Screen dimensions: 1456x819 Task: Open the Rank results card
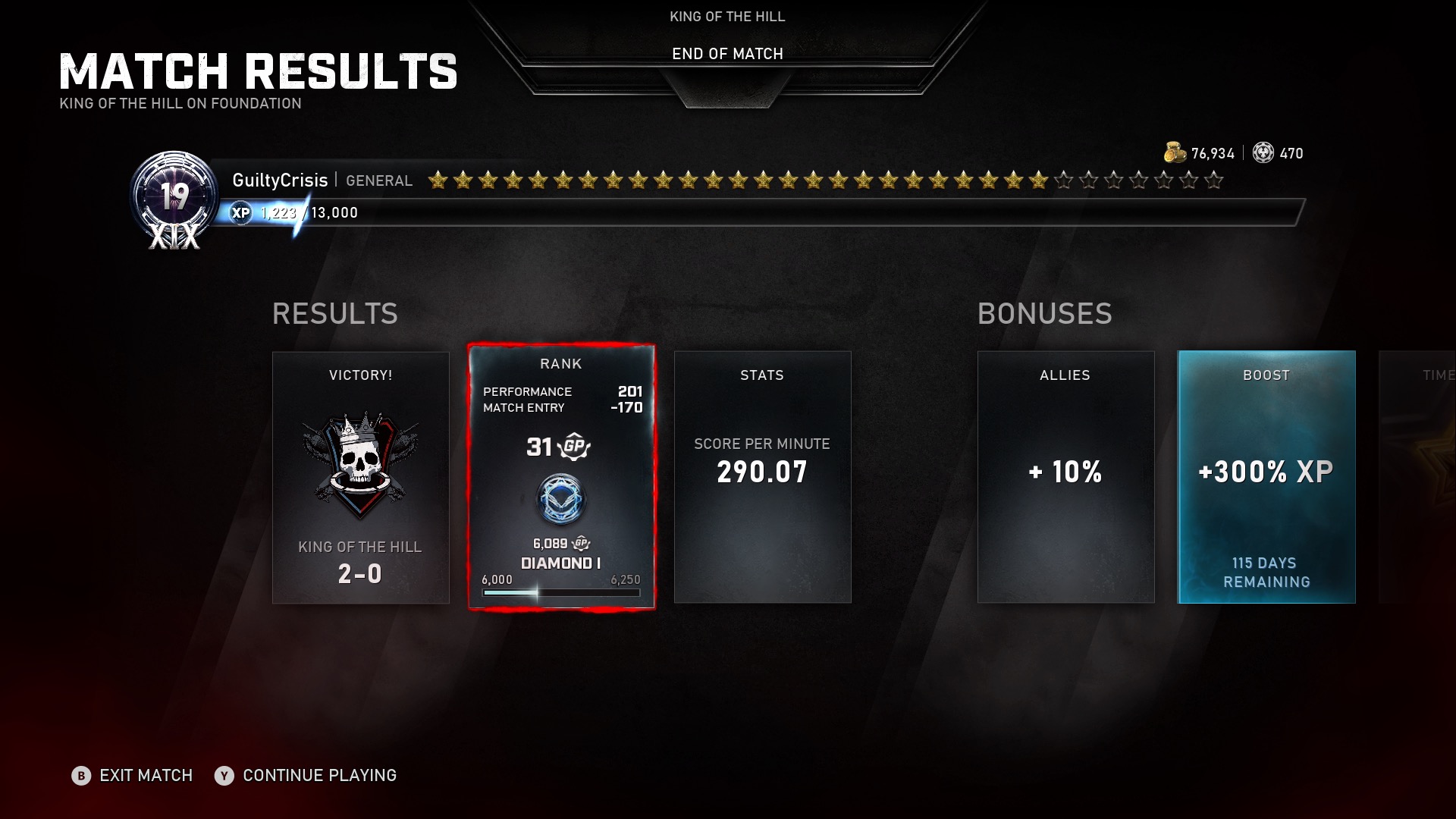[x=561, y=477]
